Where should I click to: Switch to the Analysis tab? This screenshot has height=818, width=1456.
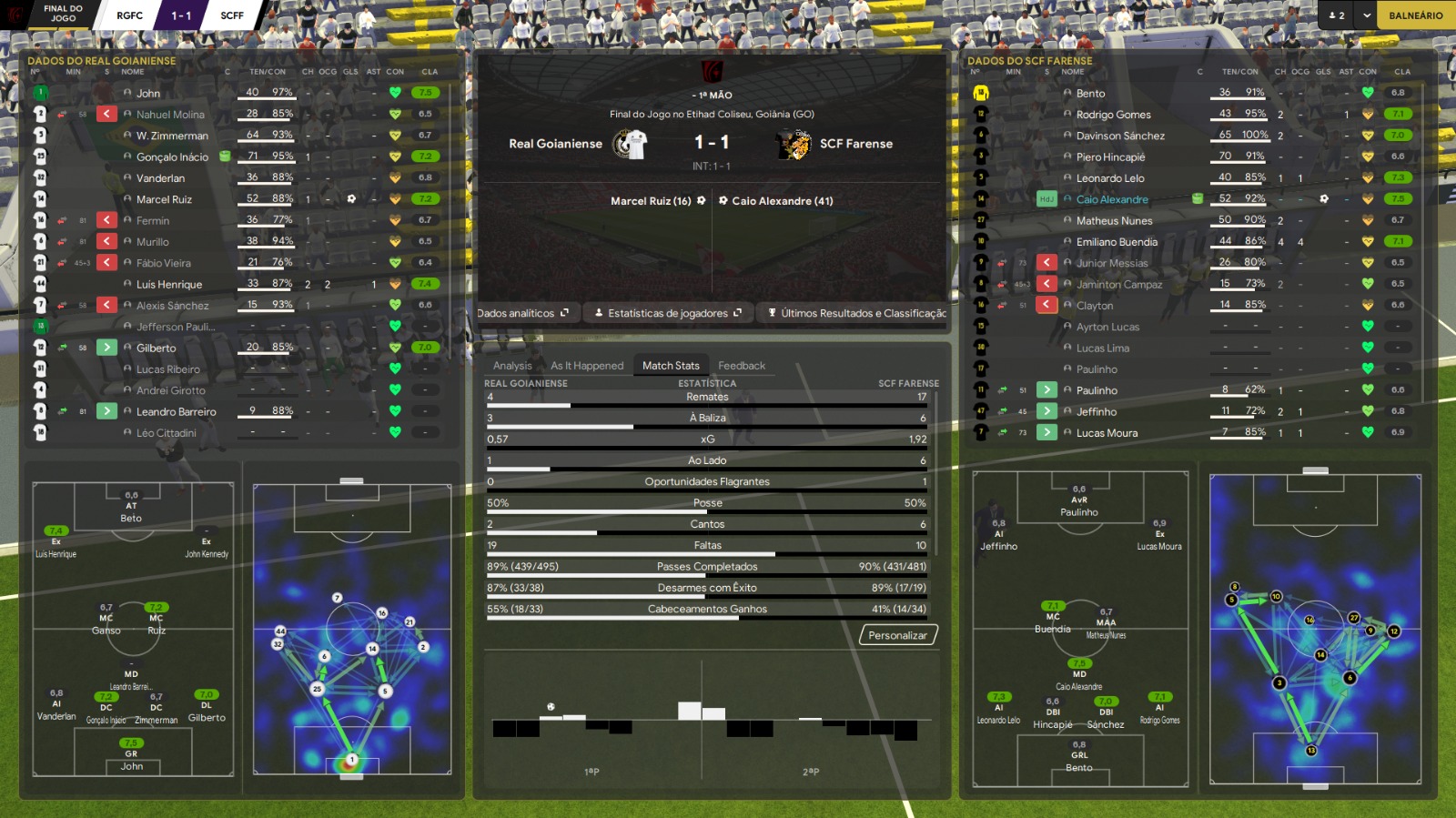pos(512,366)
